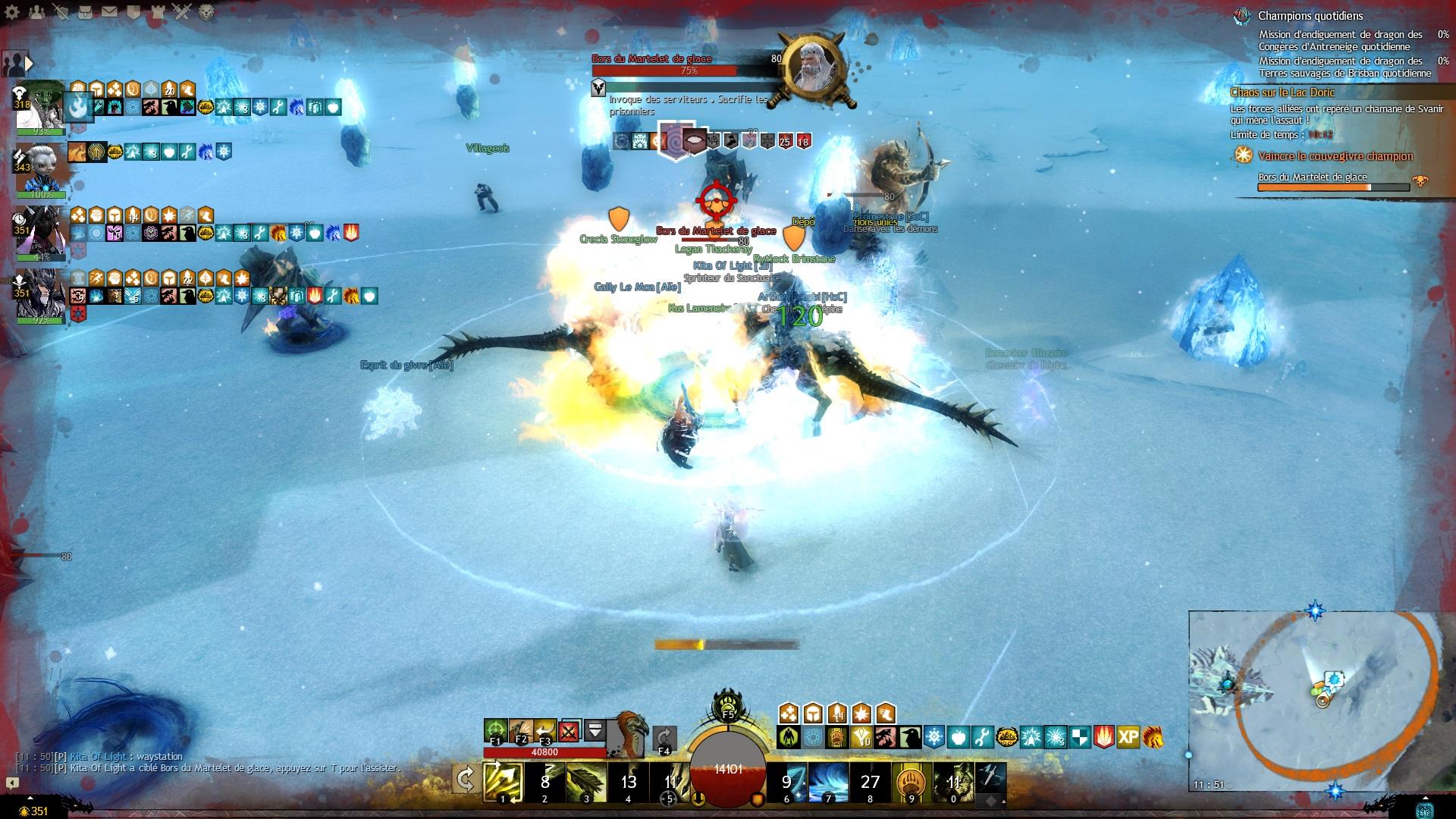Open the mail envelope icon
1456x819 pixels.
pyautogui.click(x=109, y=12)
